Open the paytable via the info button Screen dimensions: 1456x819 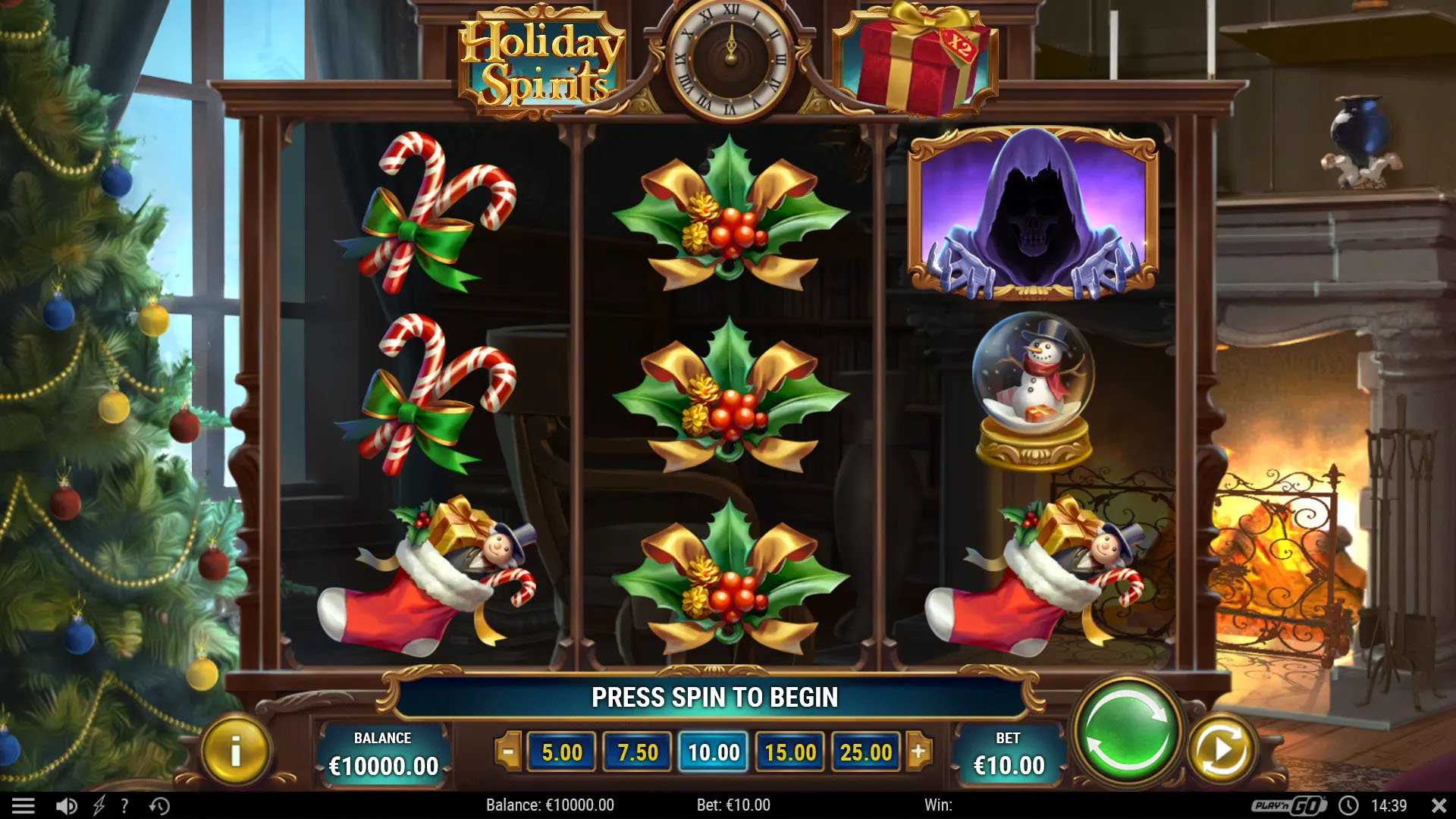[235, 751]
